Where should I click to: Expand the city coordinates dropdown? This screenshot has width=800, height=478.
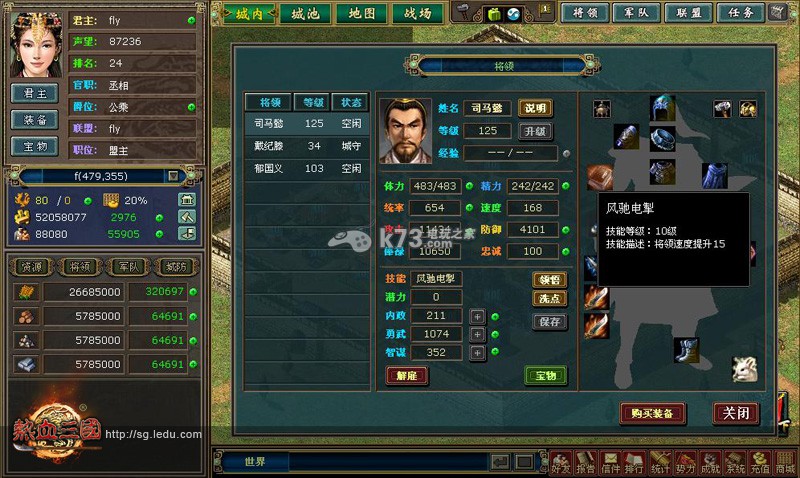[x=173, y=176]
